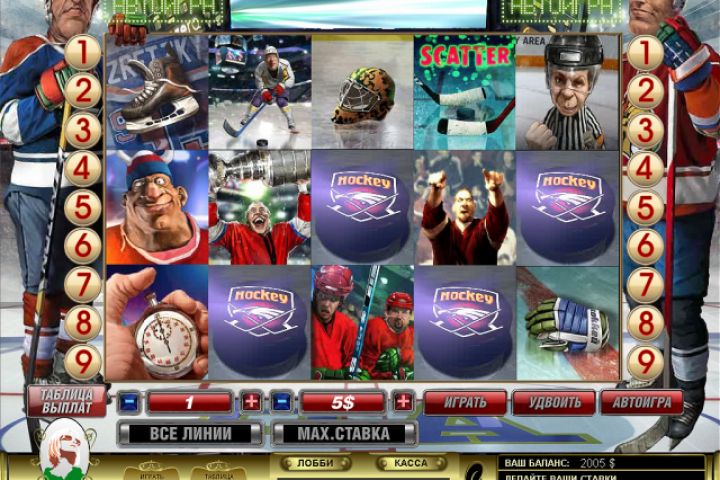Select ВСЕ ЛИНИИ to bet all lines

[x=190, y=434]
